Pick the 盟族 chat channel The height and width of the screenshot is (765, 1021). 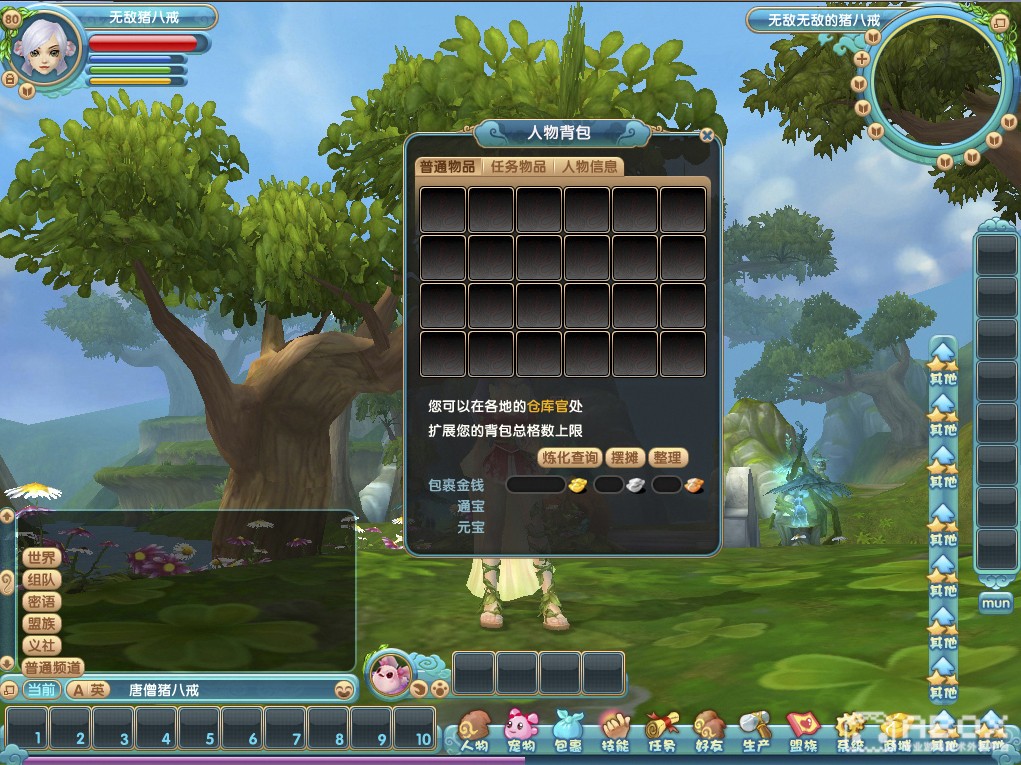click(41, 624)
